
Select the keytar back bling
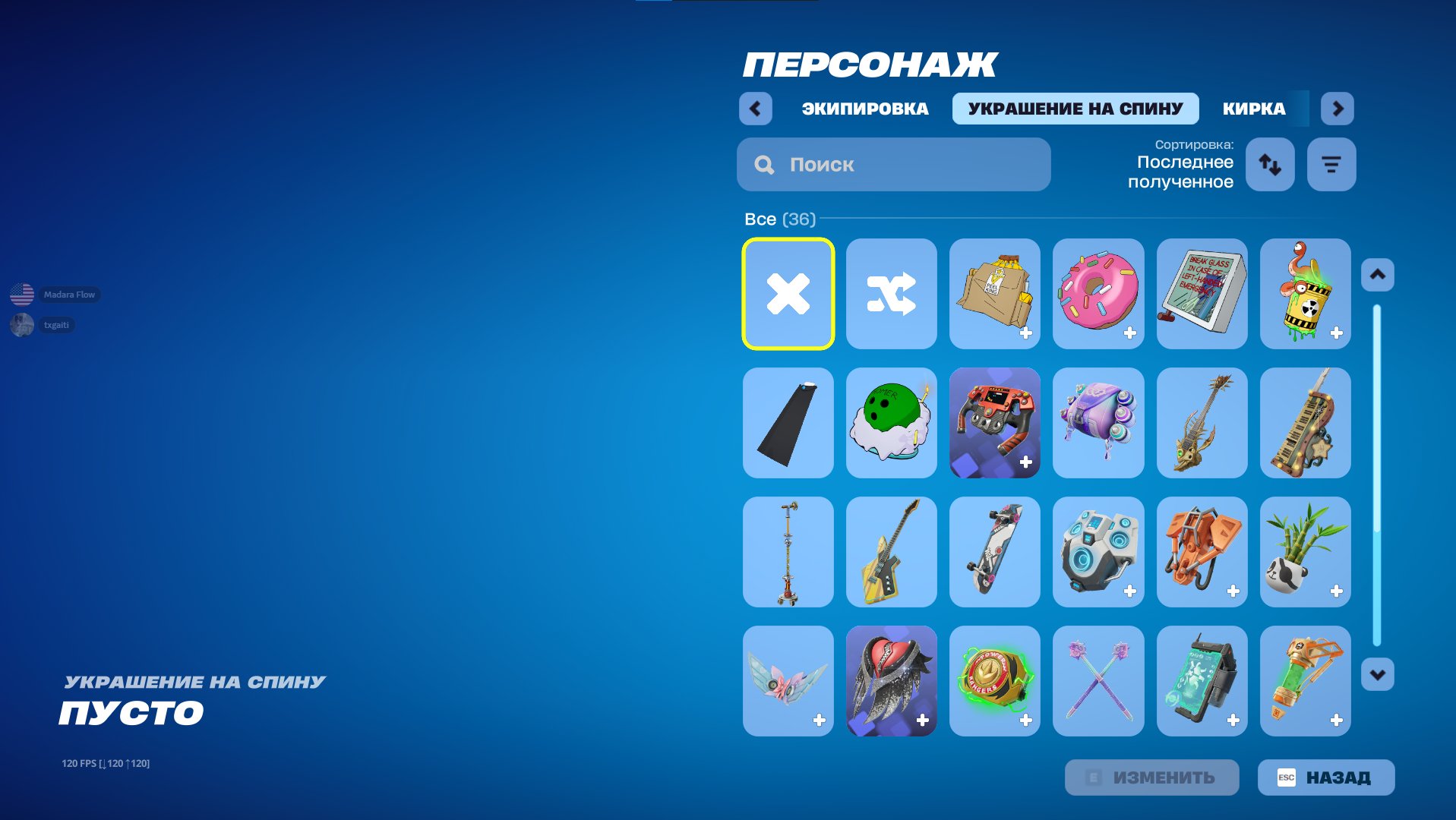(1305, 423)
